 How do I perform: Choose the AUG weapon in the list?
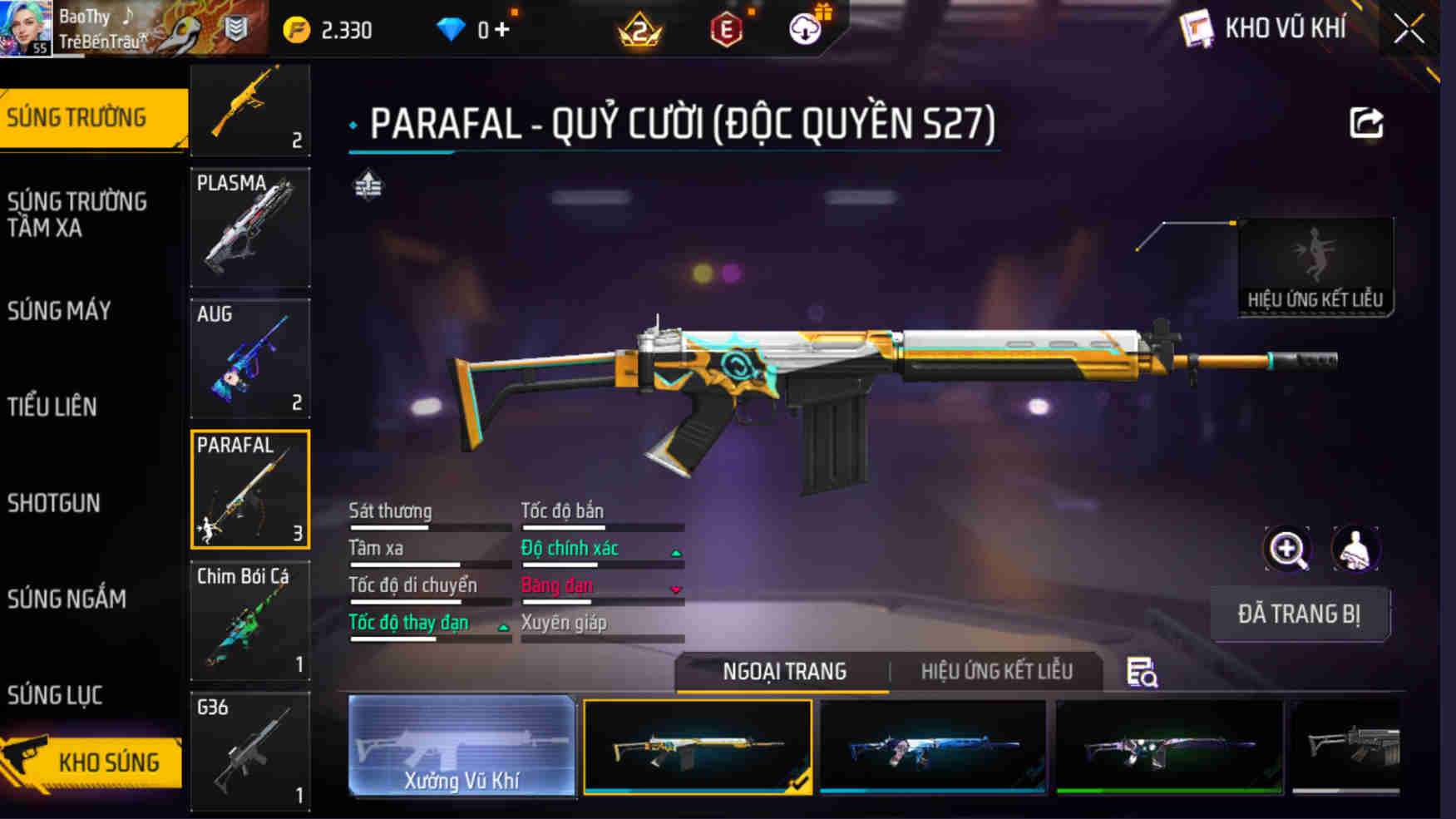(249, 358)
